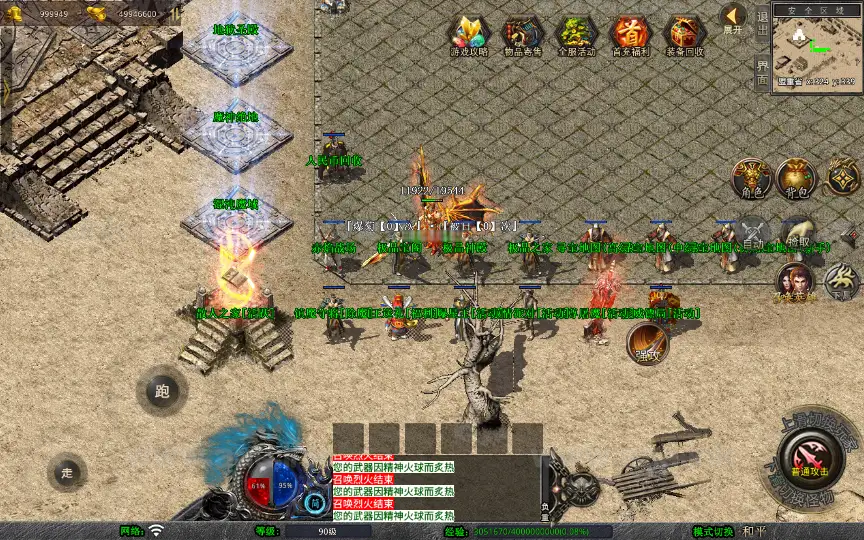Claim the 首充福利 first-recharge bonus
The image size is (864, 540).
630,36
